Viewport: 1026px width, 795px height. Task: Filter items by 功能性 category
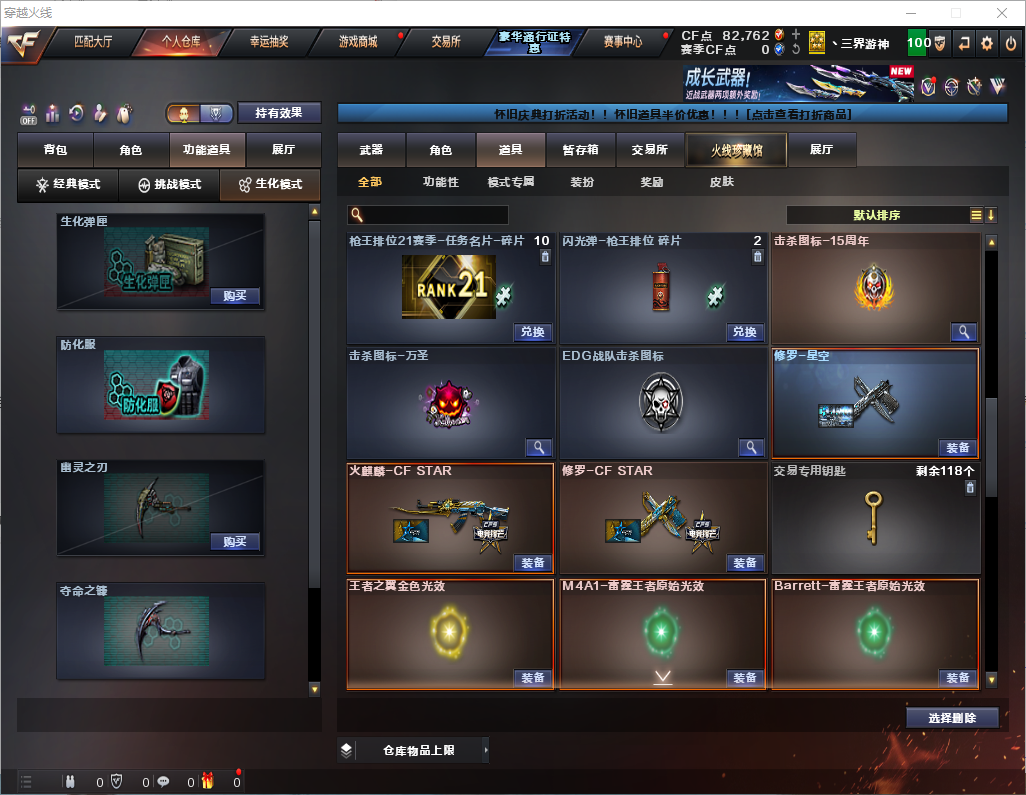[x=440, y=182]
